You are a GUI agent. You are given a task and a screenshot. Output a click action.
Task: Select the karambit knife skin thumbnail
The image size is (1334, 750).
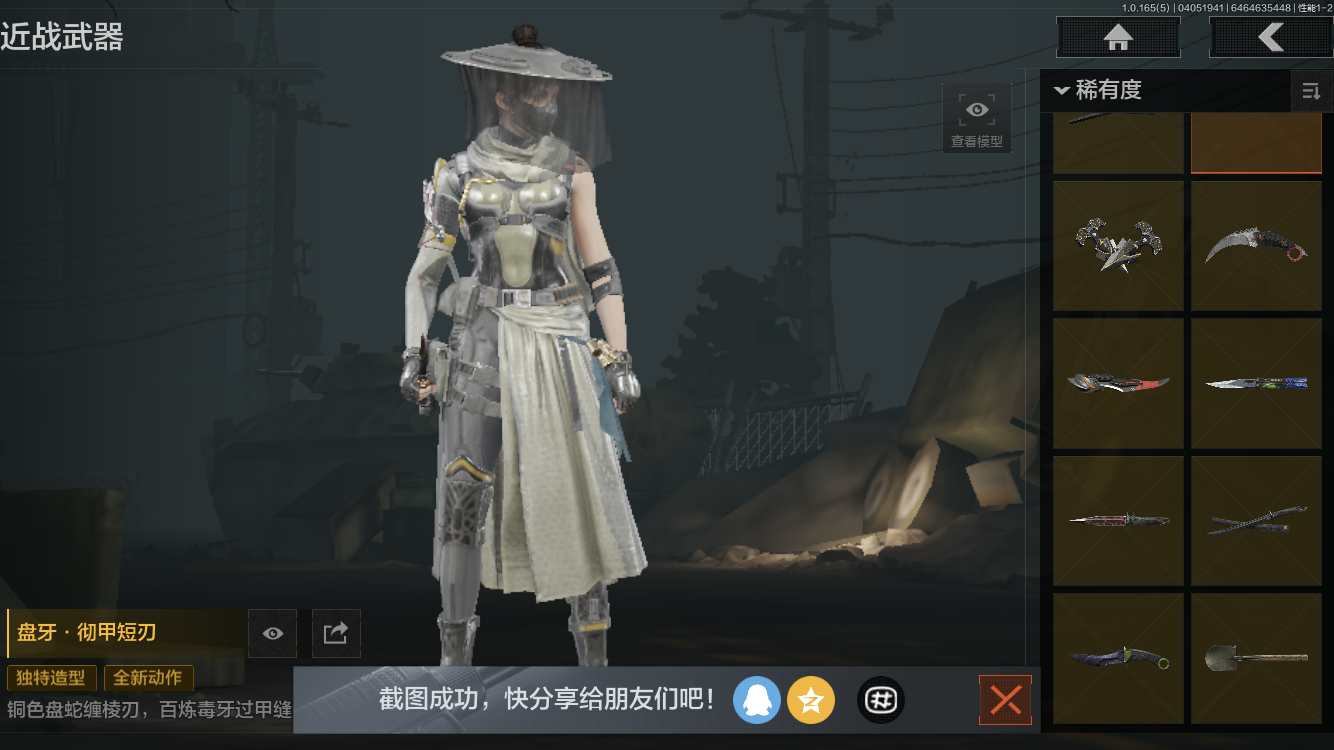tap(1256, 245)
